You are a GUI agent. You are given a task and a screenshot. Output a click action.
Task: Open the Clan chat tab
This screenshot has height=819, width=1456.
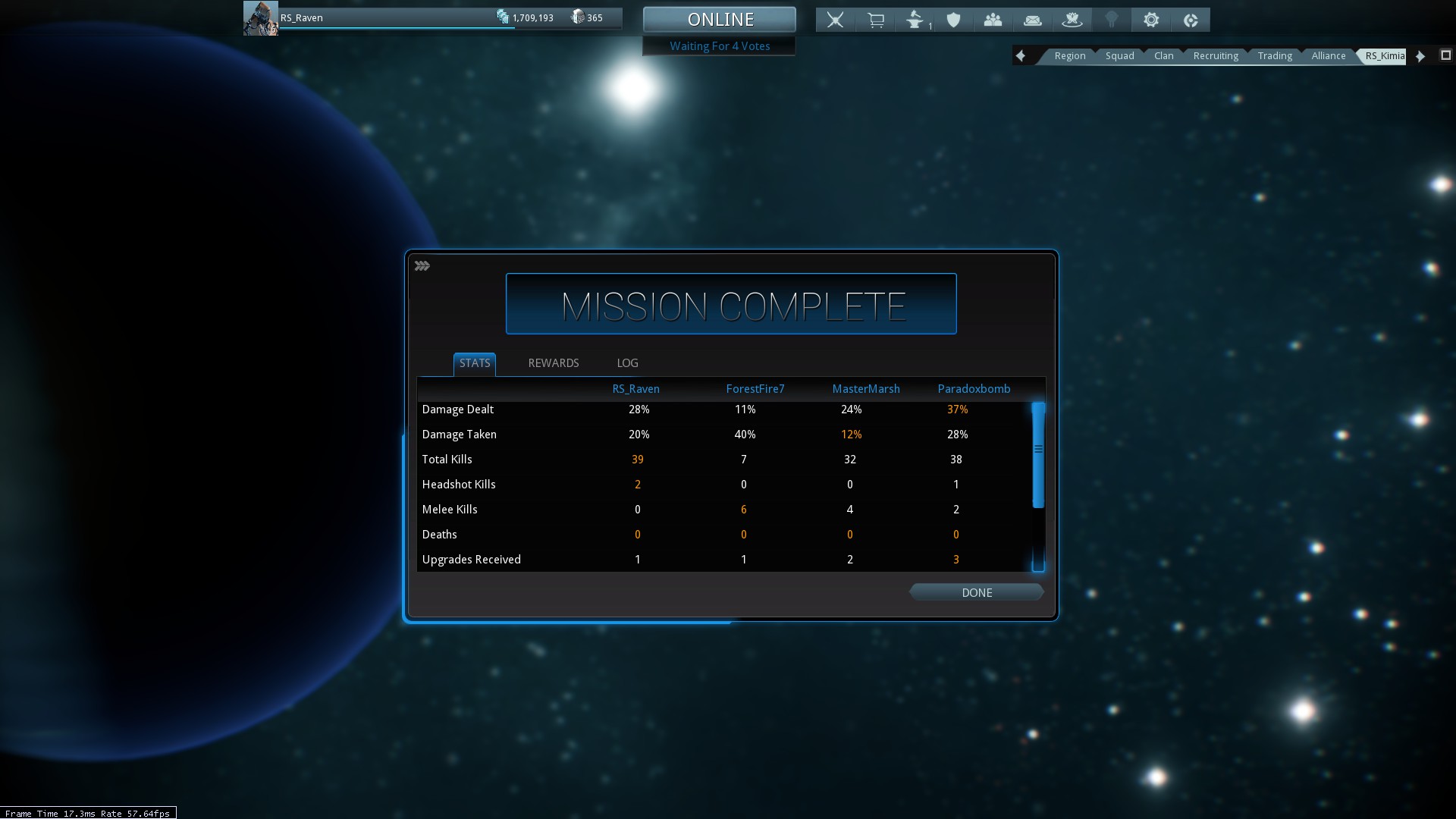tap(1163, 56)
